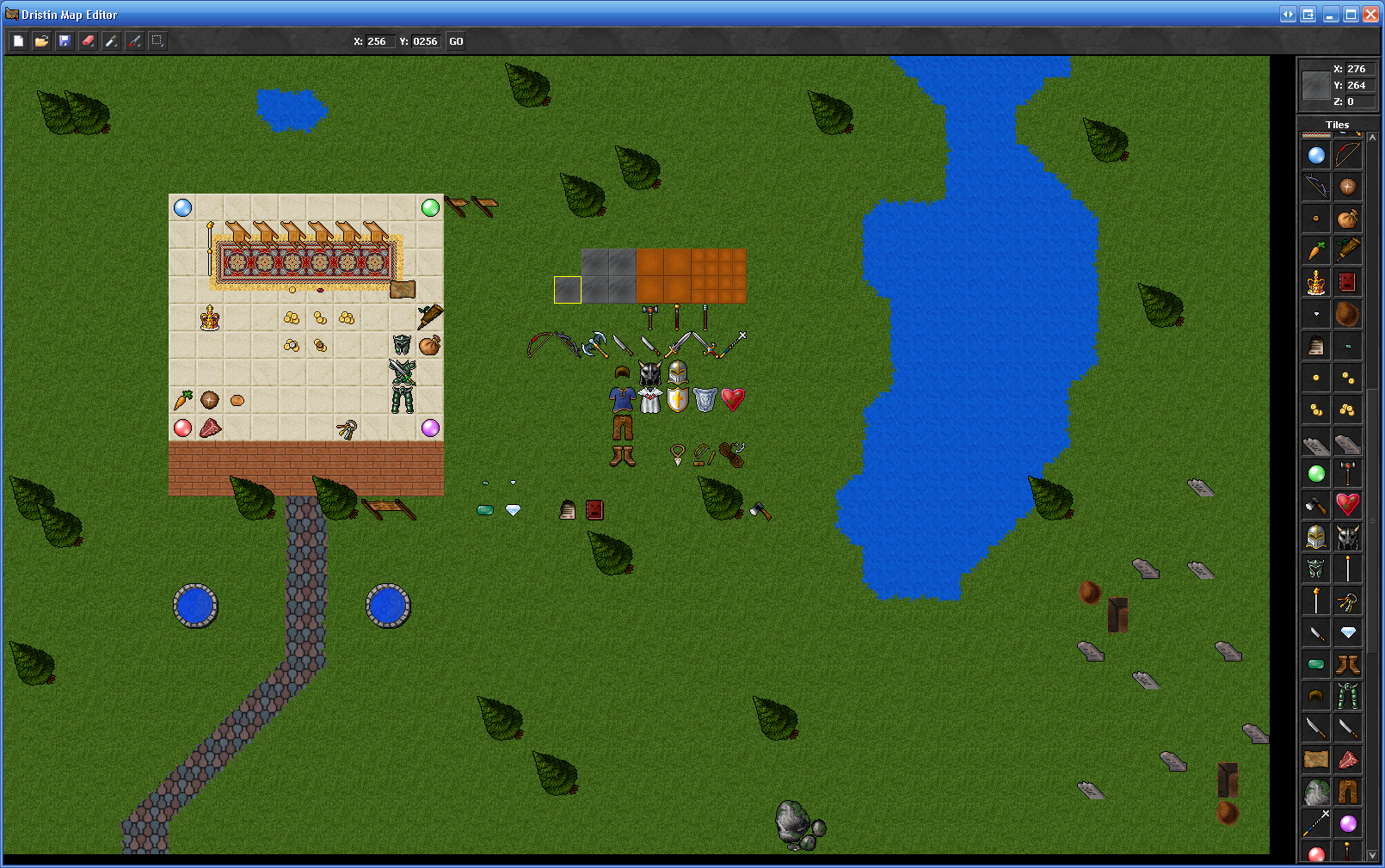The image size is (1385, 868).
Task: Select the carrot tile in Tiles panel
Action: [1315, 251]
